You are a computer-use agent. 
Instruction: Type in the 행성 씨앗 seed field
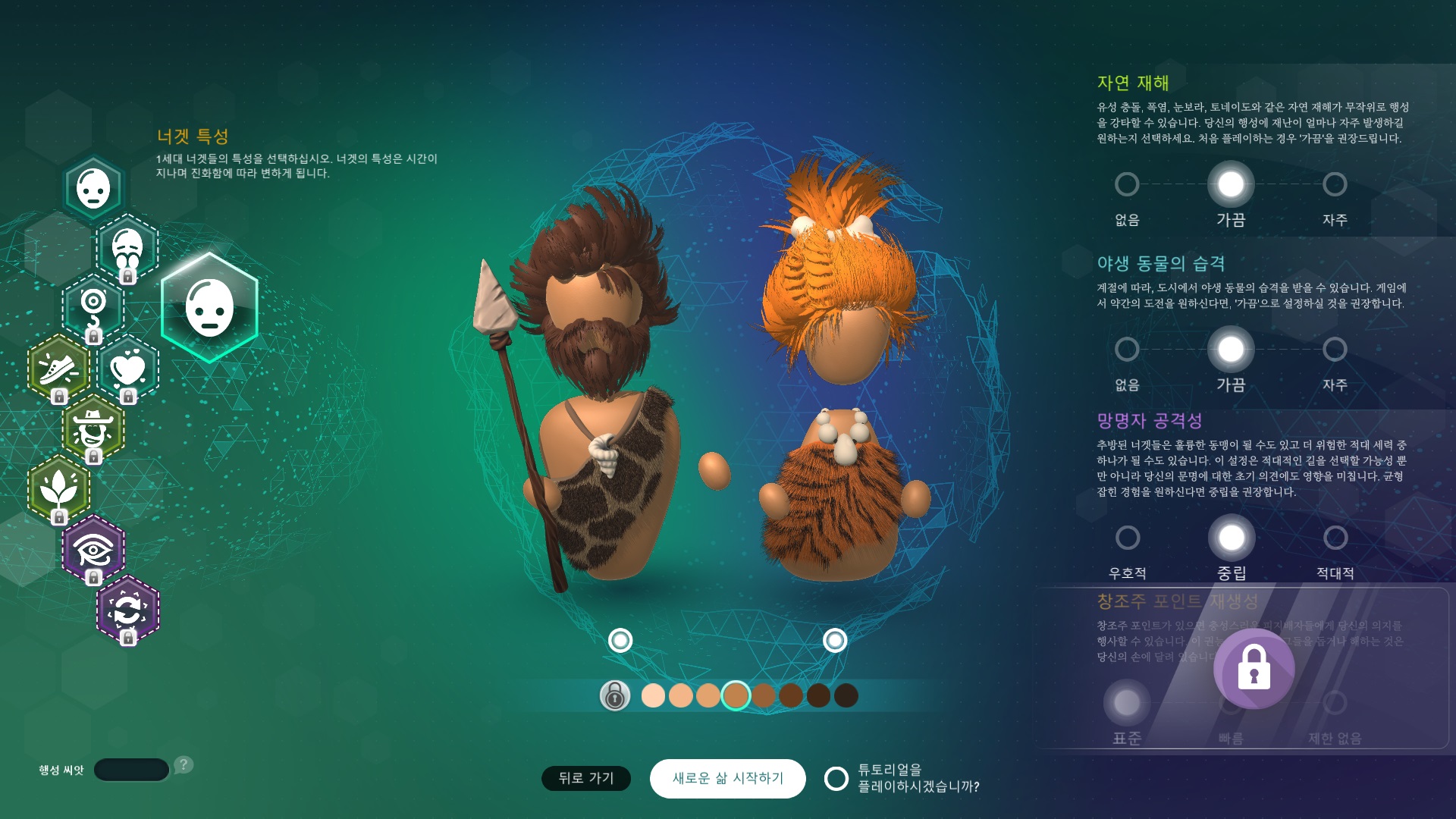click(131, 770)
